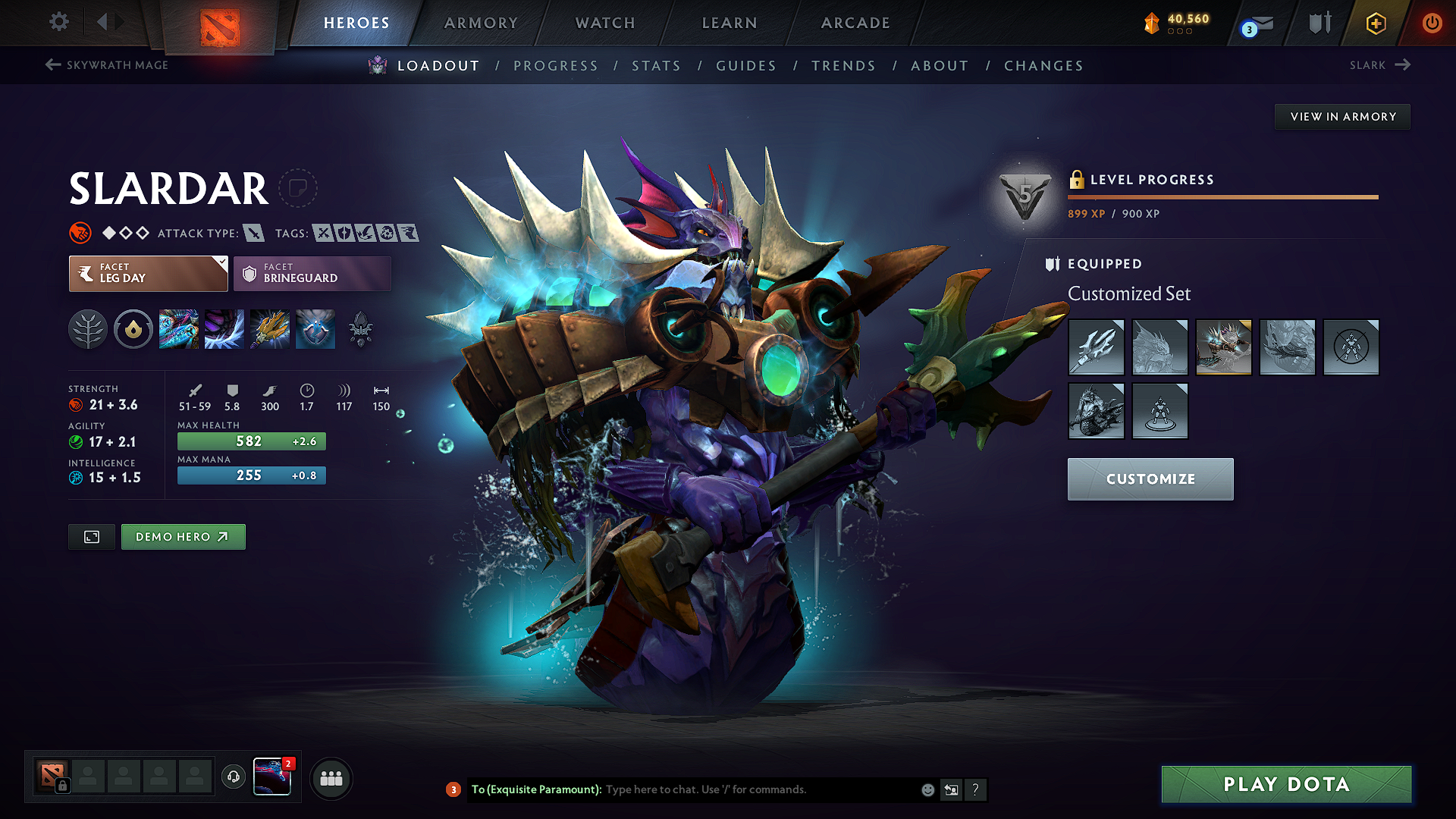Select the trident weapon thumbnail in Customized Set
Screen dimensions: 1456x819
[x=1097, y=347]
